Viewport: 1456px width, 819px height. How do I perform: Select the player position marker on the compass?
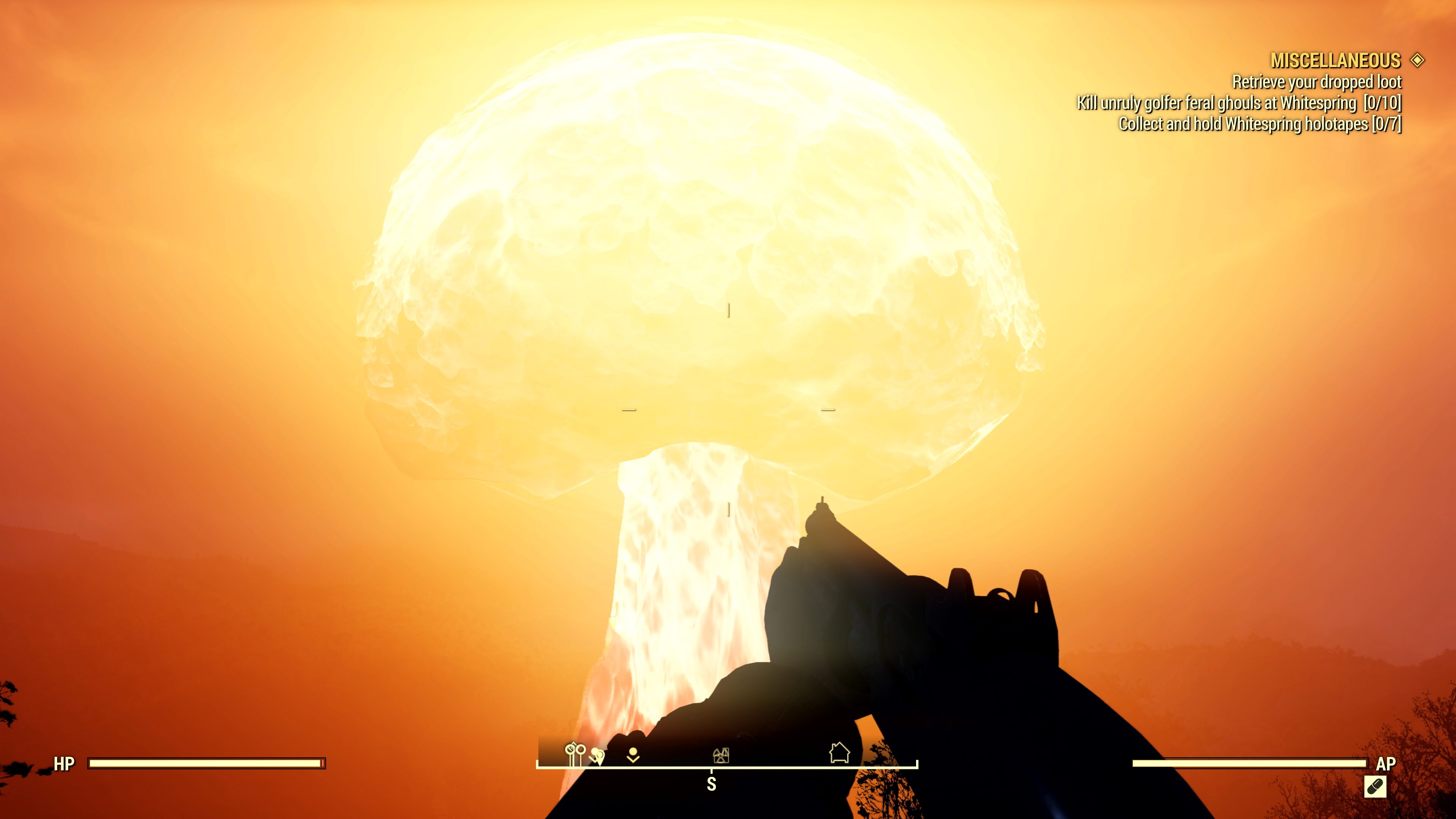634,755
